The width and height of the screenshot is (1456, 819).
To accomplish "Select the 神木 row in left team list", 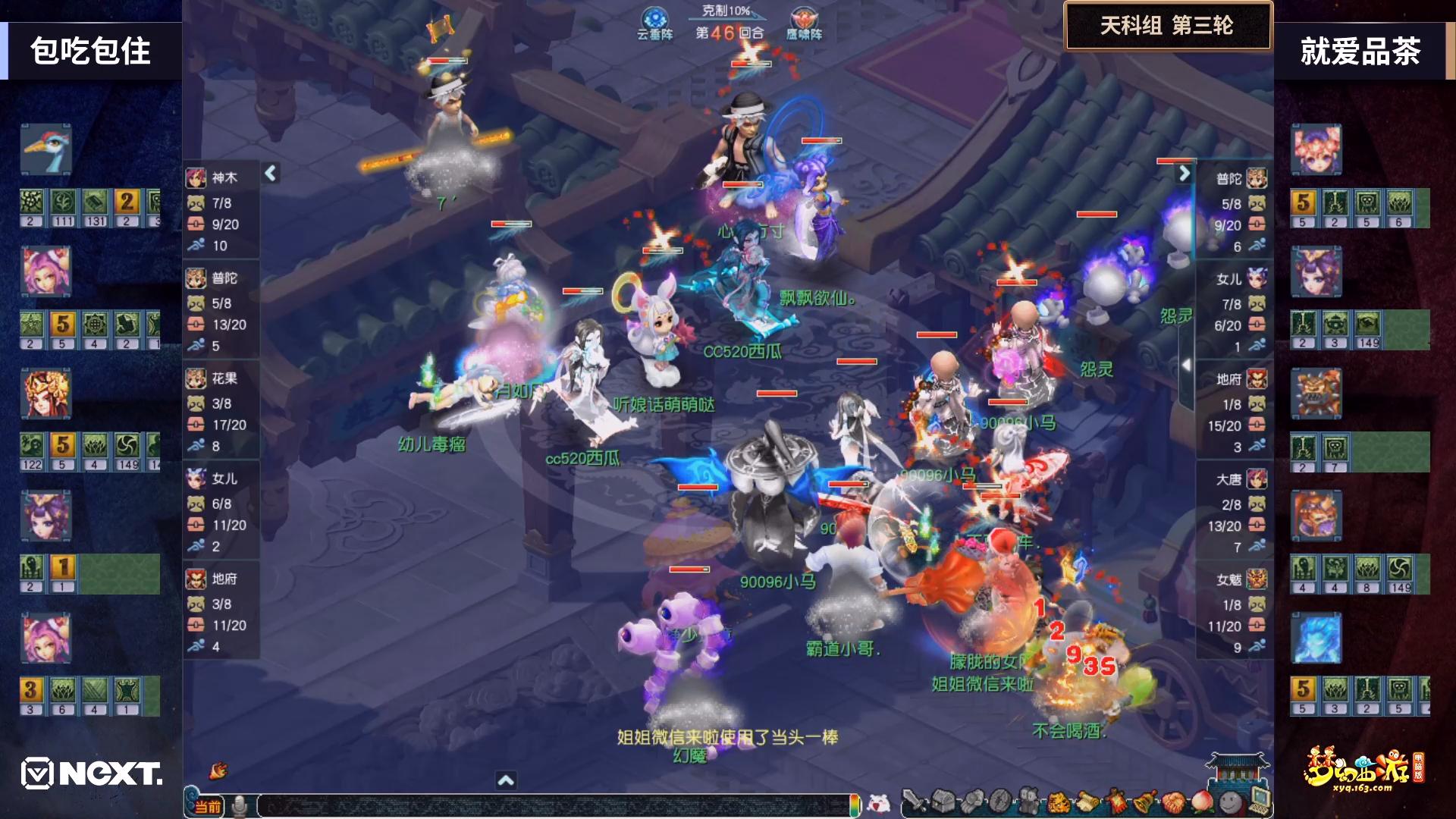I will coord(221,211).
